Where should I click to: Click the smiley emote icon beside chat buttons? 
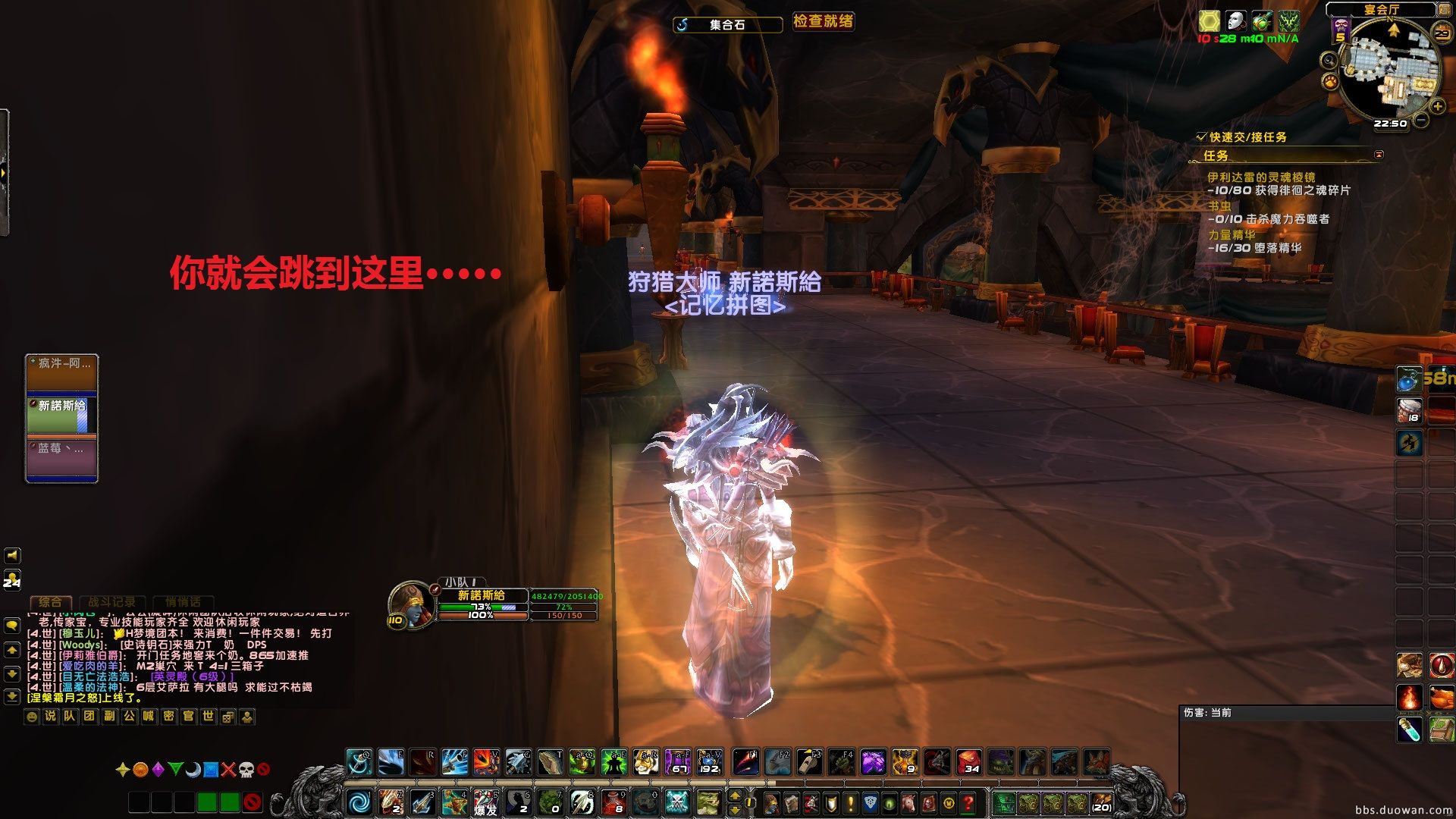[x=31, y=717]
